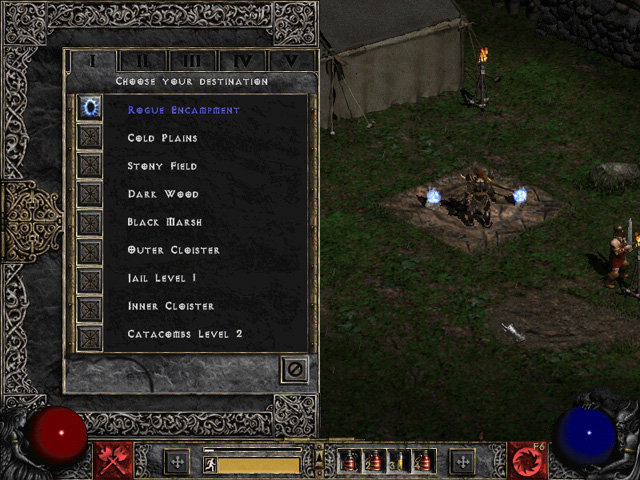Select the Jail Level 1 destination
This screenshot has width=640, height=480.
pyautogui.click(x=162, y=278)
